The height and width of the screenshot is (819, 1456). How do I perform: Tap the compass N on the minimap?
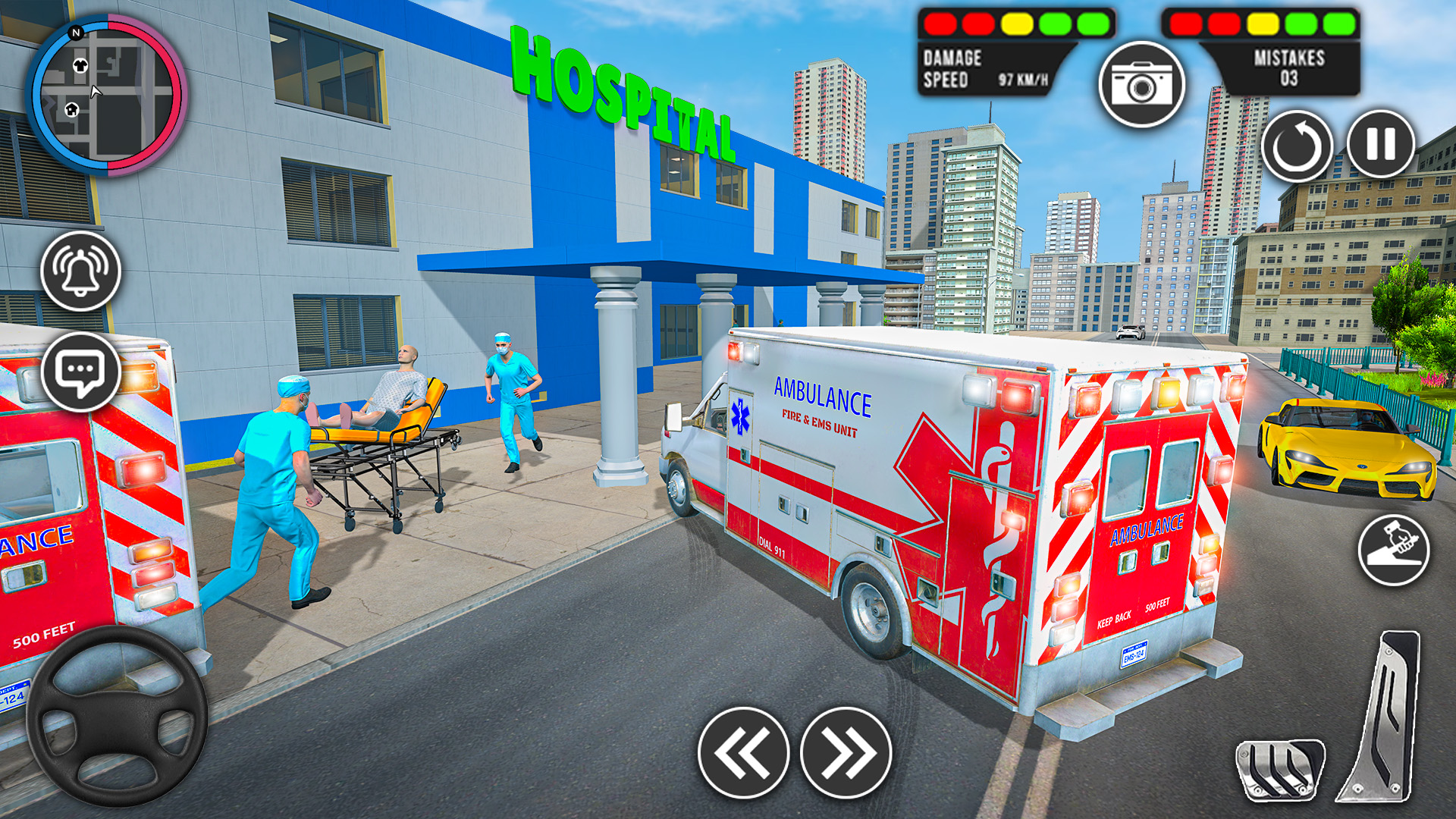(x=76, y=34)
